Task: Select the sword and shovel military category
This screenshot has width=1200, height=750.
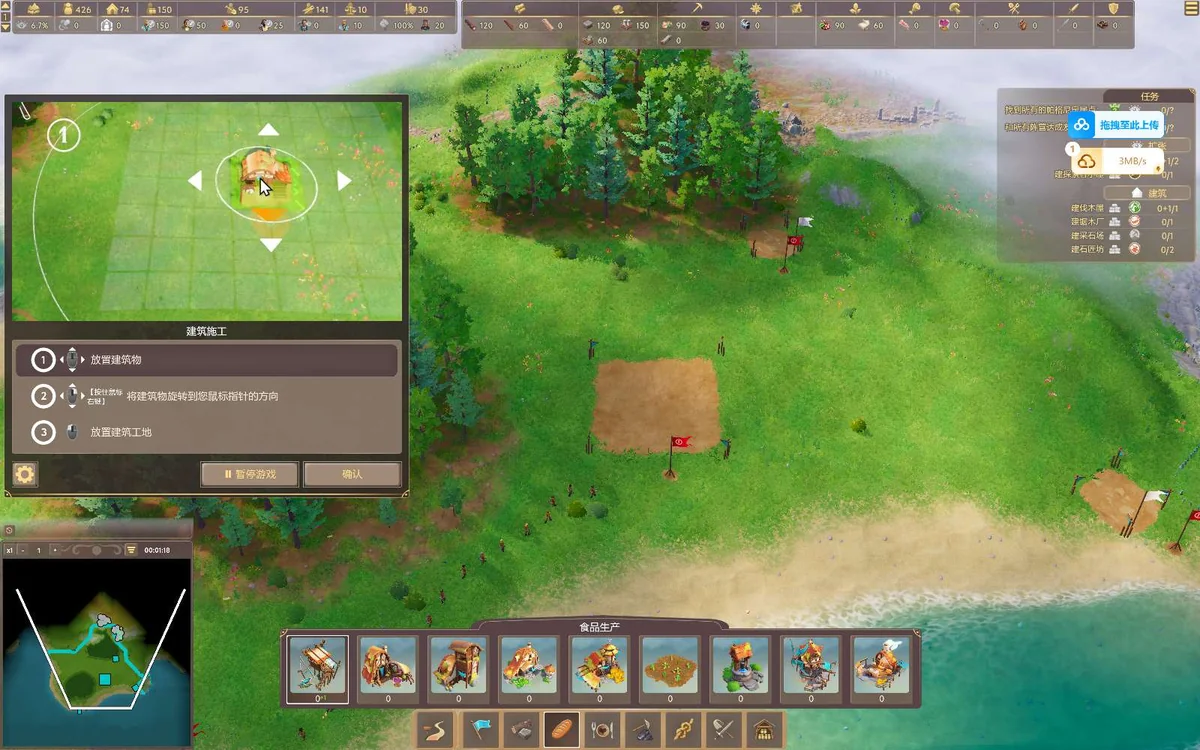Action: tap(724, 730)
